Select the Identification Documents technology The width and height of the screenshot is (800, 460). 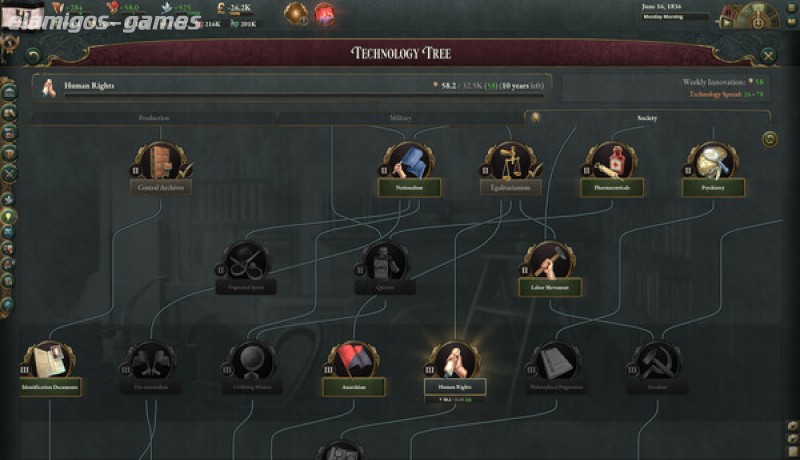[49, 364]
